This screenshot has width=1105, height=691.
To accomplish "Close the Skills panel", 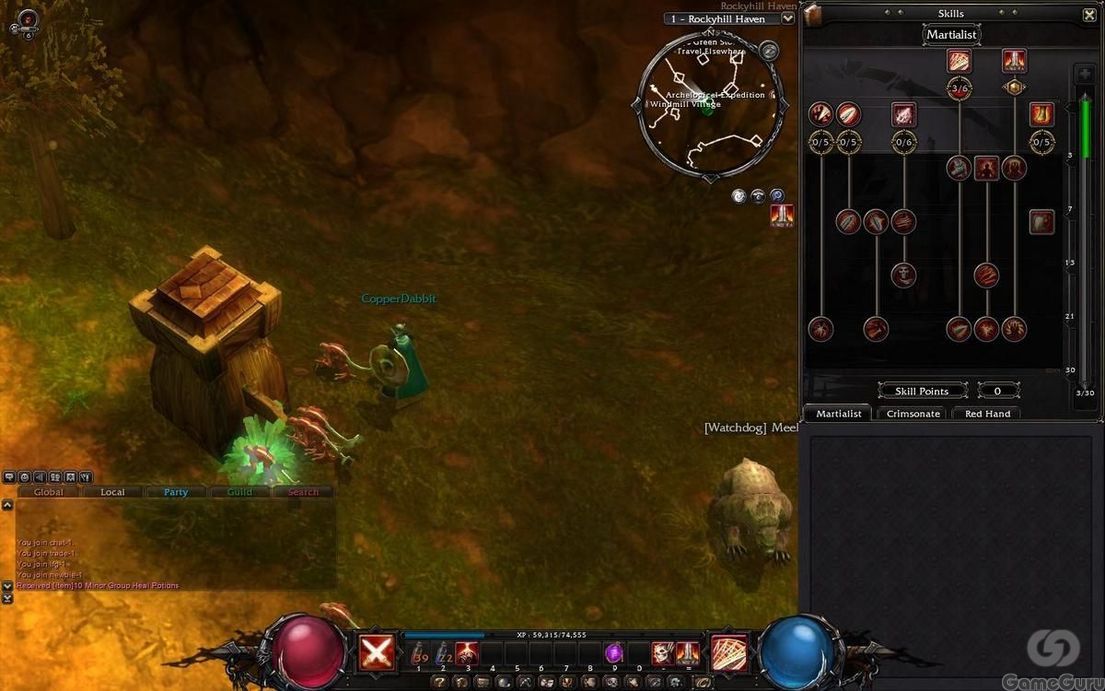I will (1089, 15).
